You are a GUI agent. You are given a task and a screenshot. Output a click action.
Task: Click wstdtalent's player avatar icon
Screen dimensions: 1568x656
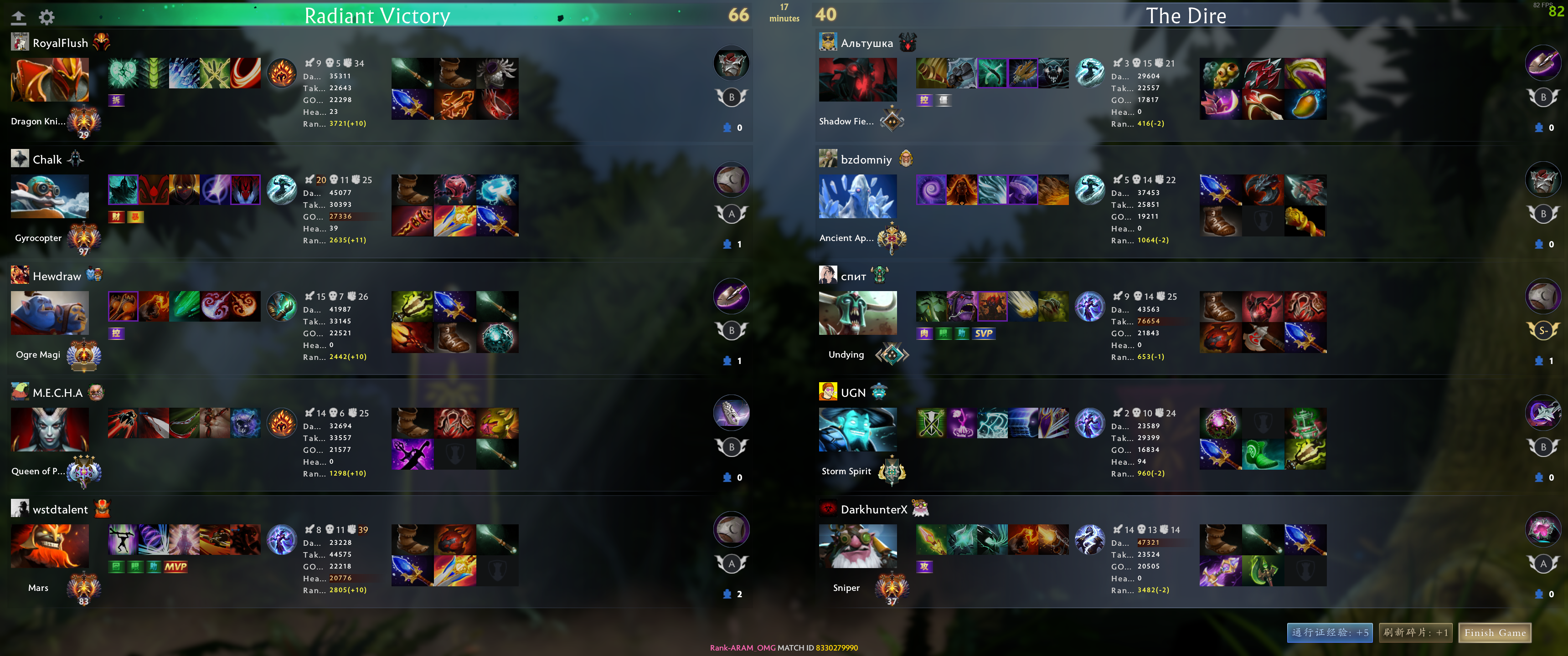[x=20, y=508]
